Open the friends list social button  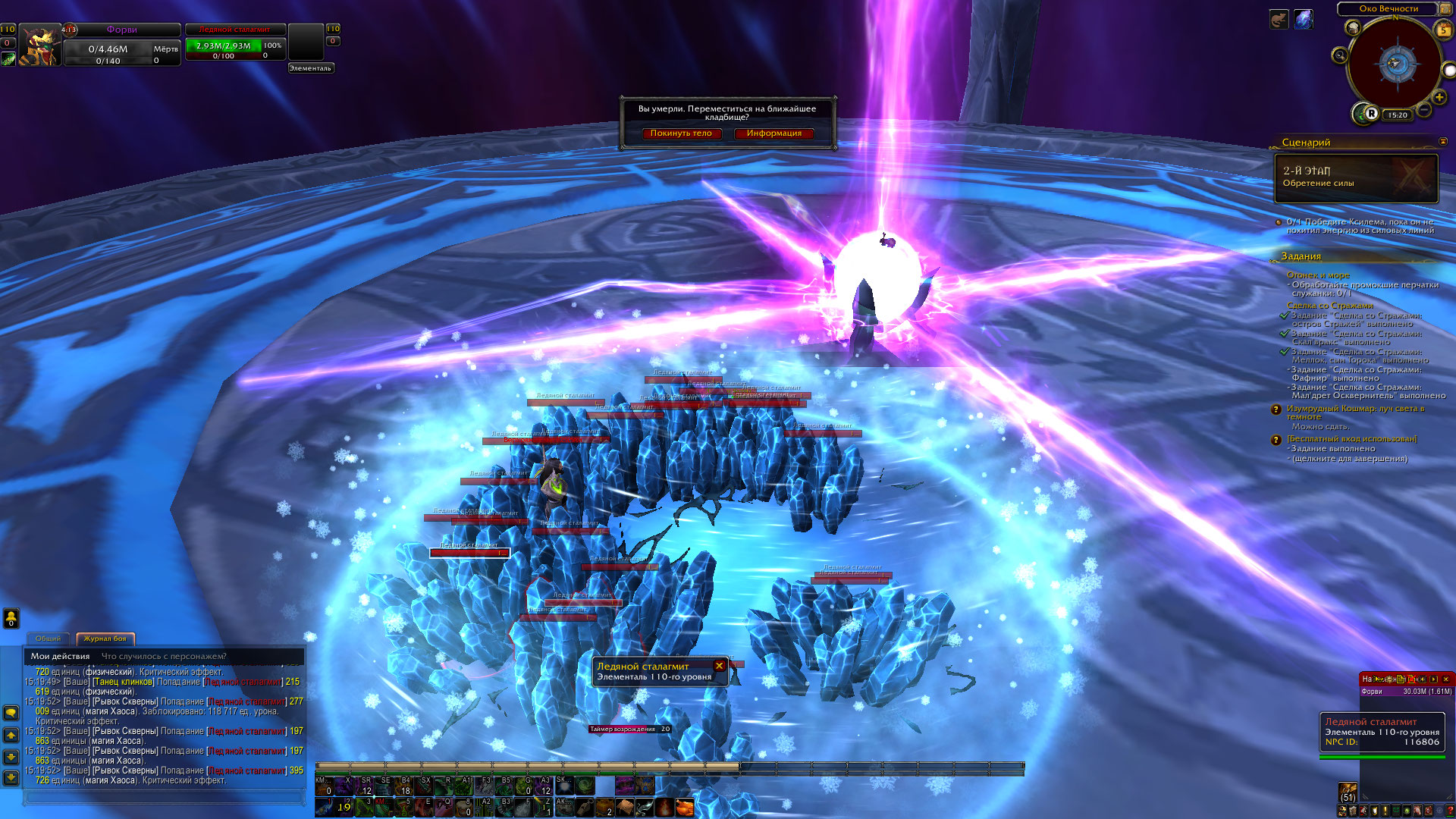click(11, 619)
